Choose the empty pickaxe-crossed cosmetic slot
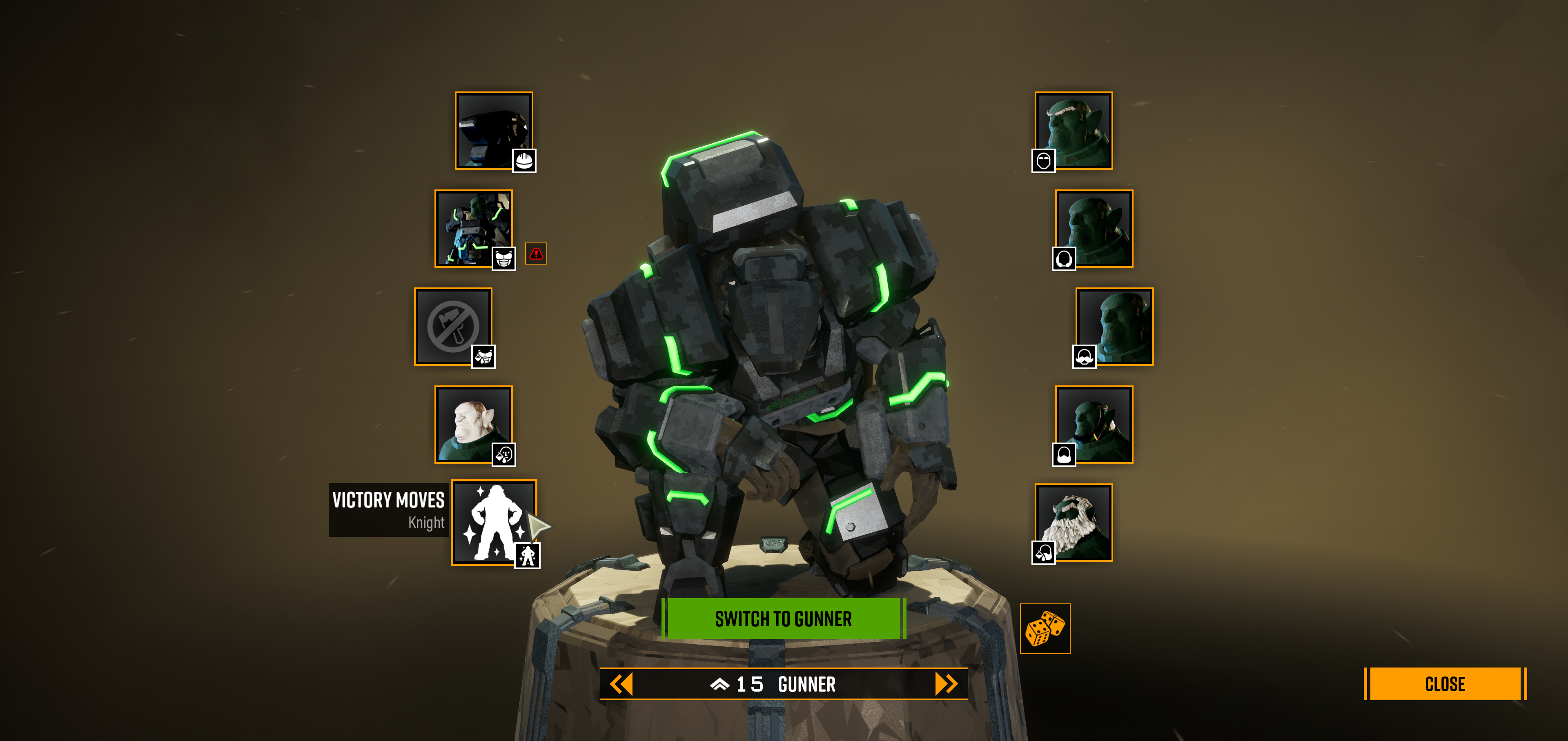Screen dimensions: 1568x741 pos(453,326)
